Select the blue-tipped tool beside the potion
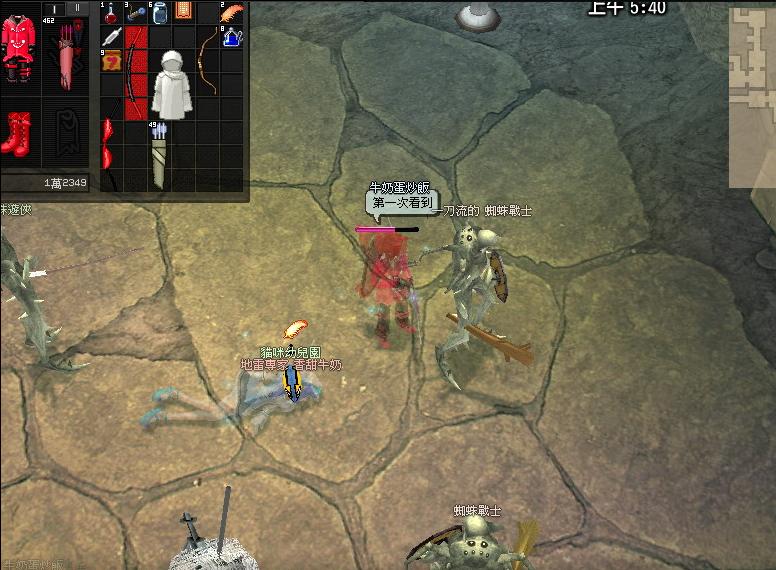Image resolution: width=776 pixels, height=570 pixels. 135,13
